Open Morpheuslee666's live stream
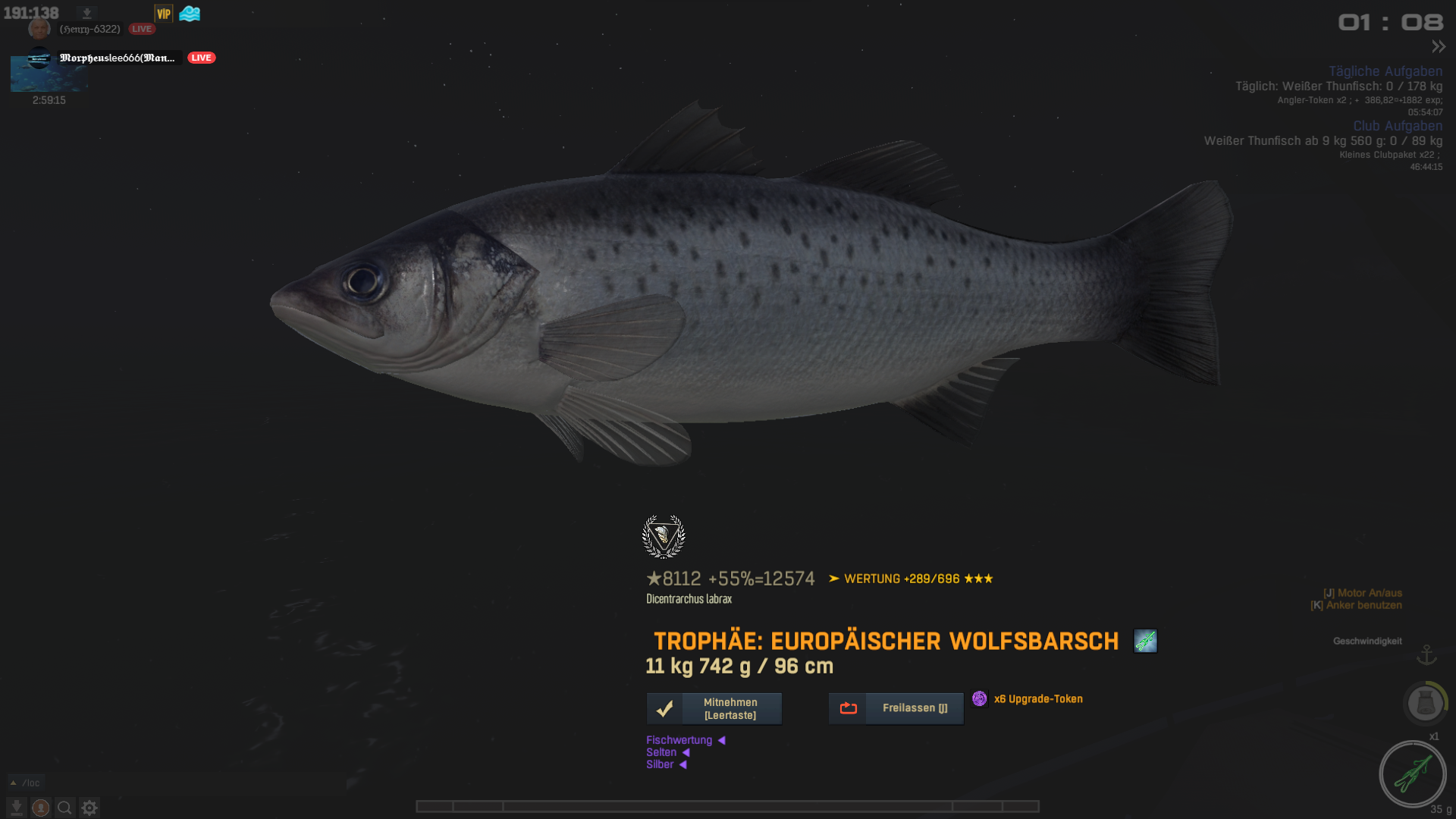 (118, 58)
